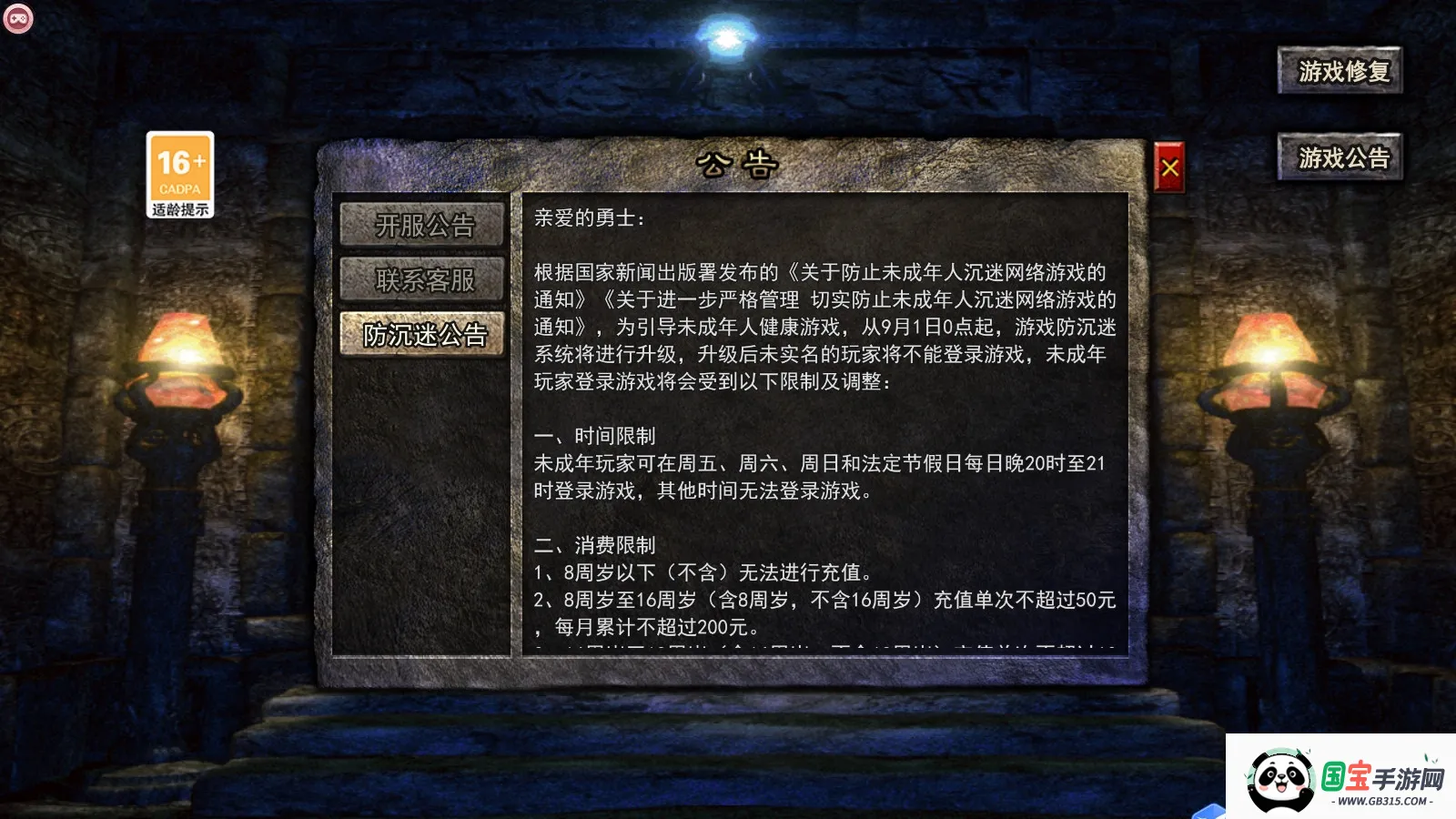Select the 防沉迷公告 tab
This screenshot has width=1456, height=819.
[x=423, y=336]
